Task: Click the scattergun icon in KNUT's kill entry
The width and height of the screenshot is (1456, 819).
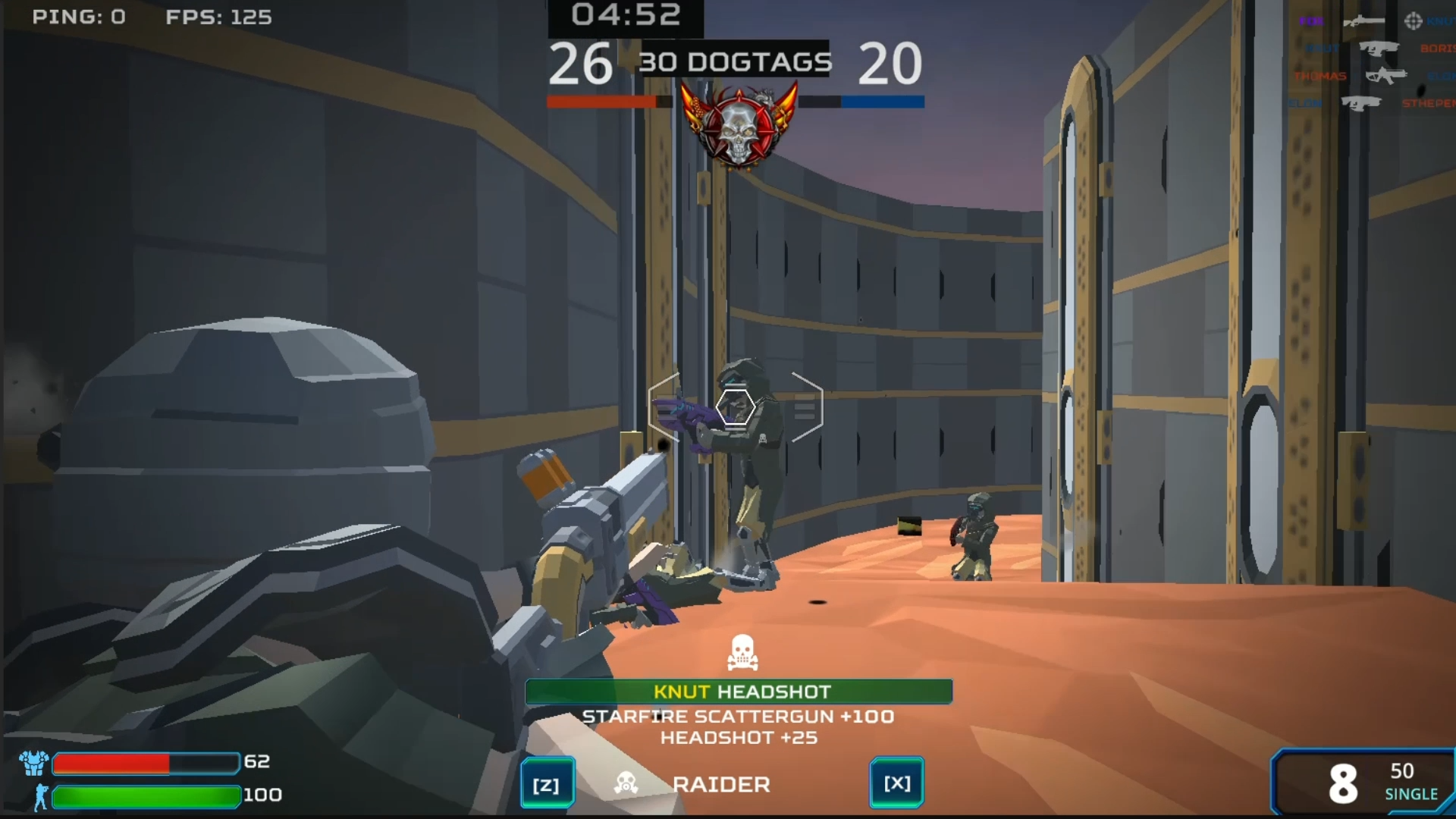Action: click(1379, 49)
